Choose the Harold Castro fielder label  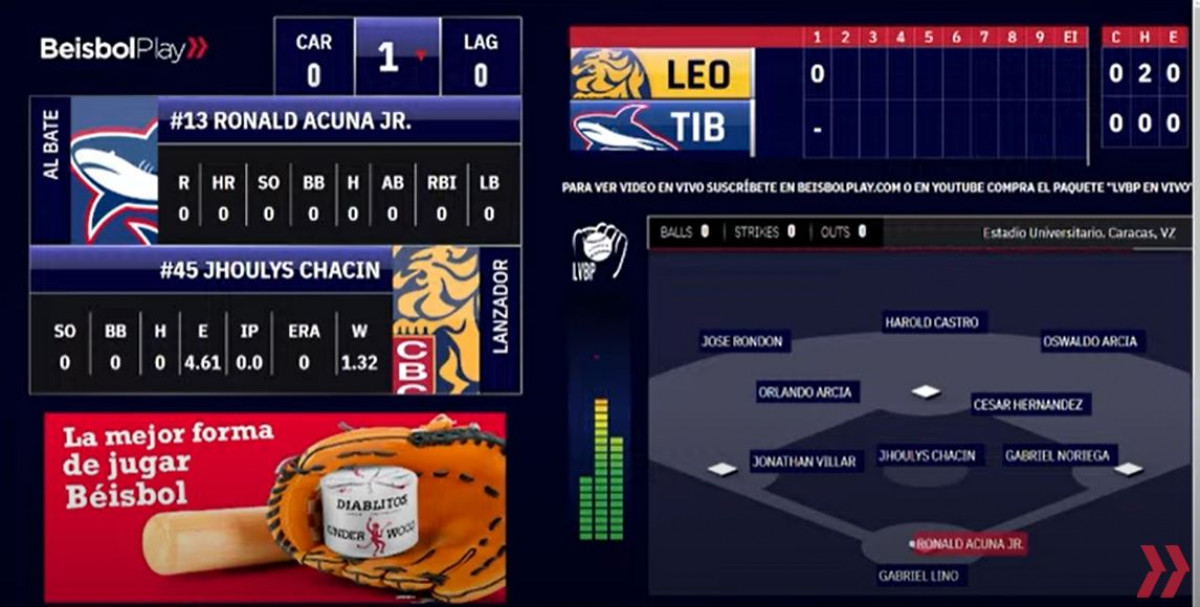point(932,322)
